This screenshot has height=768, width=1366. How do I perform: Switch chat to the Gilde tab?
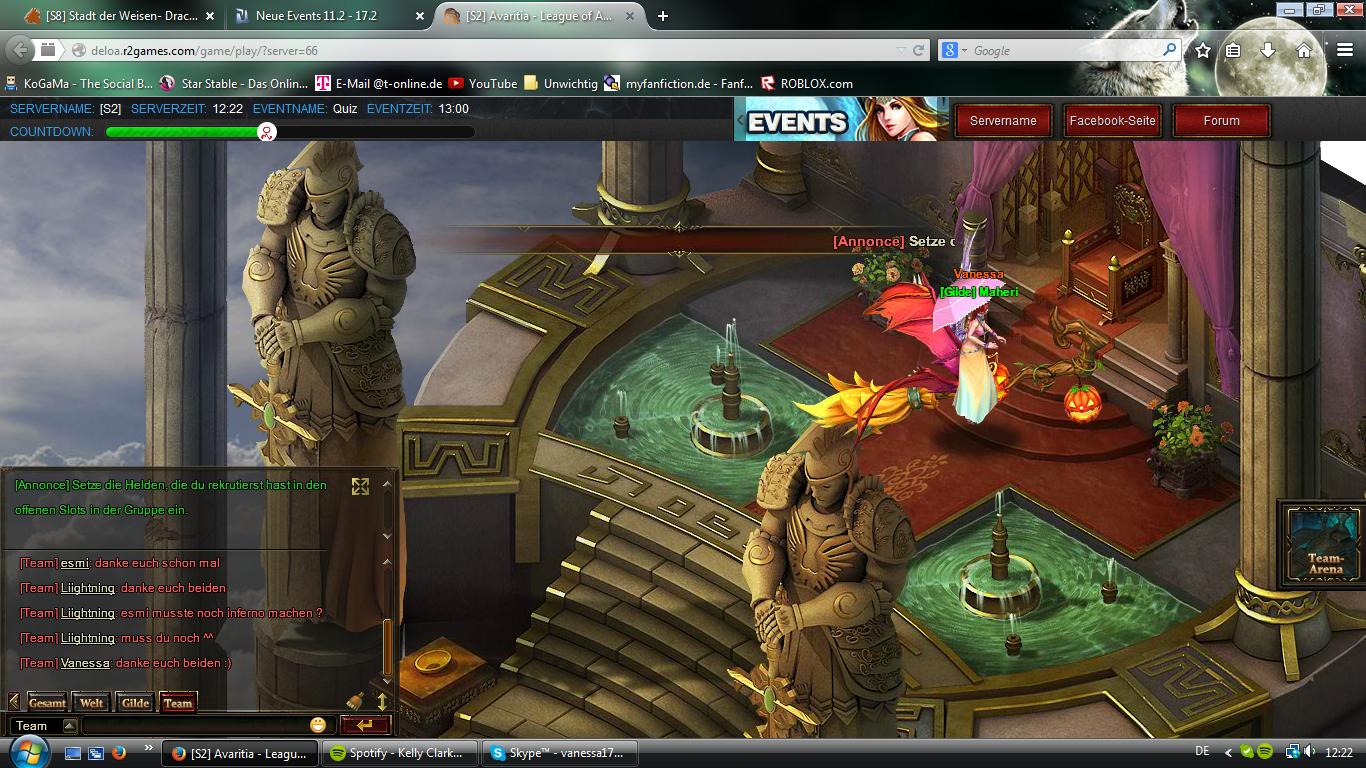click(135, 703)
